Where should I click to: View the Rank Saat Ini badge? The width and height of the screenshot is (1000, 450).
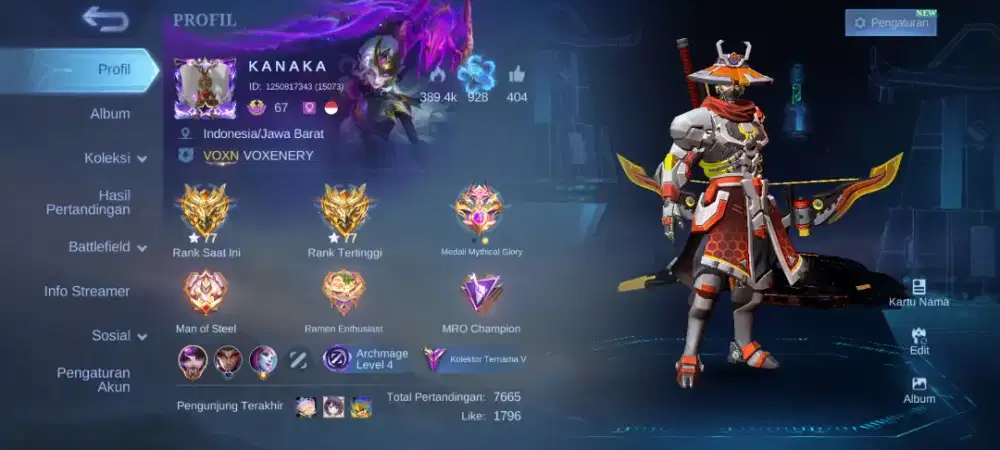206,212
